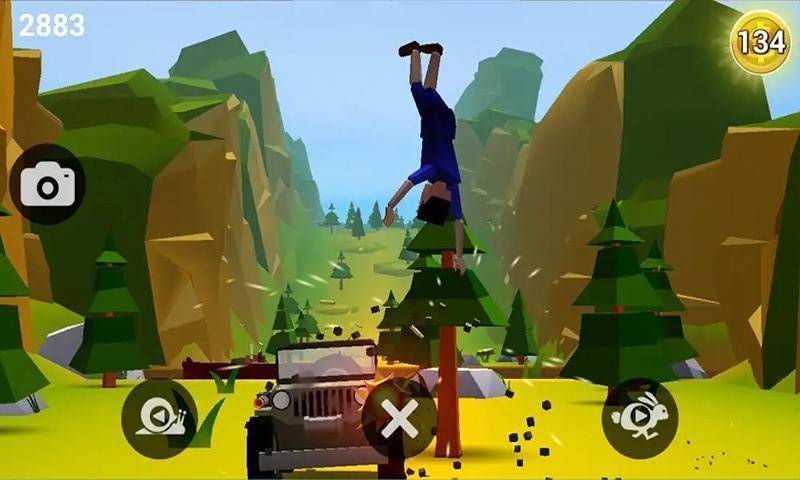The height and width of the screenshot is (480, 800).
Task: Tap the camera screenshot button
Action: coord(47,184)
